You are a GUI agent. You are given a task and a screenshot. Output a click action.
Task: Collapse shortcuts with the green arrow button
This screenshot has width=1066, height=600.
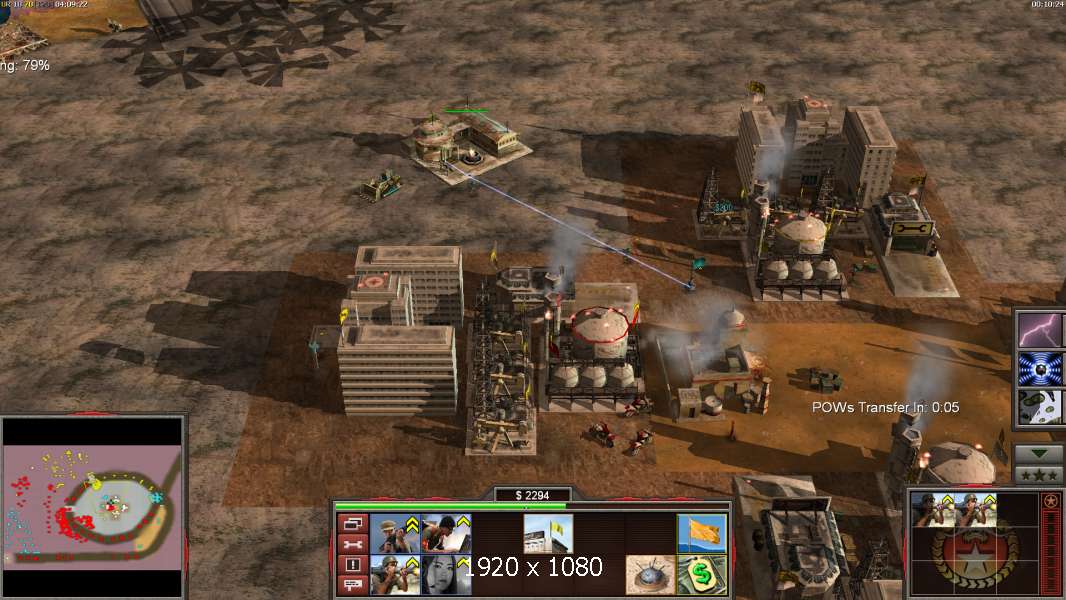tap(1039, 454)
